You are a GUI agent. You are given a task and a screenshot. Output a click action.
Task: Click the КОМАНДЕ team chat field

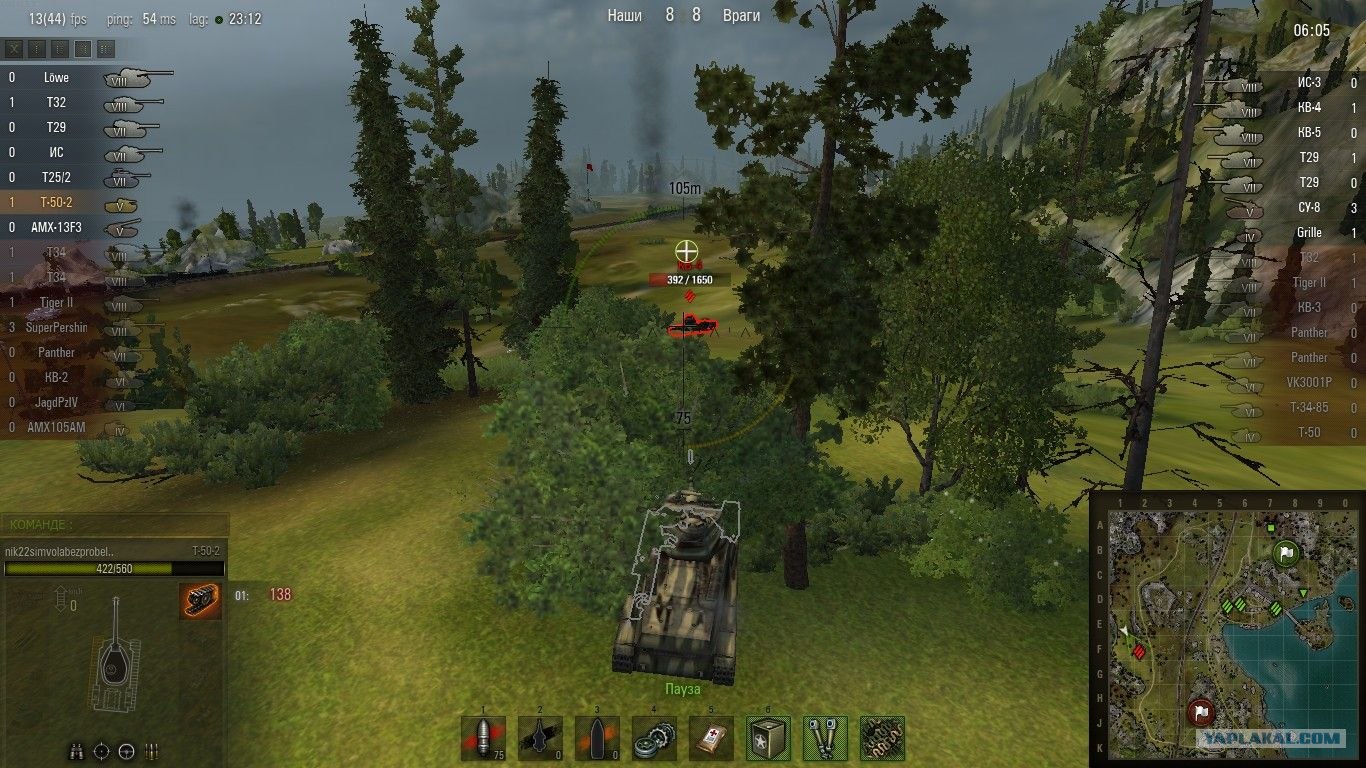(x=115, y=524)
